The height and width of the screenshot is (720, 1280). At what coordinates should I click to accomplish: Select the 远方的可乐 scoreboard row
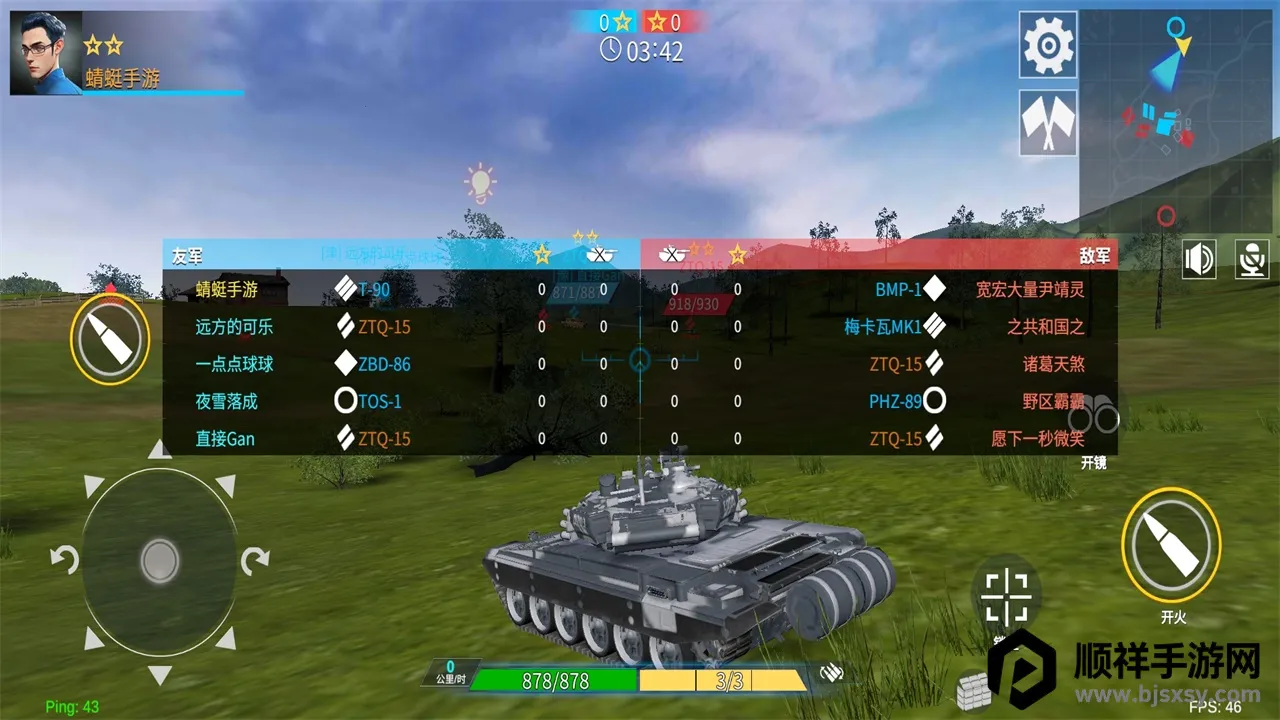pos(400,327)
